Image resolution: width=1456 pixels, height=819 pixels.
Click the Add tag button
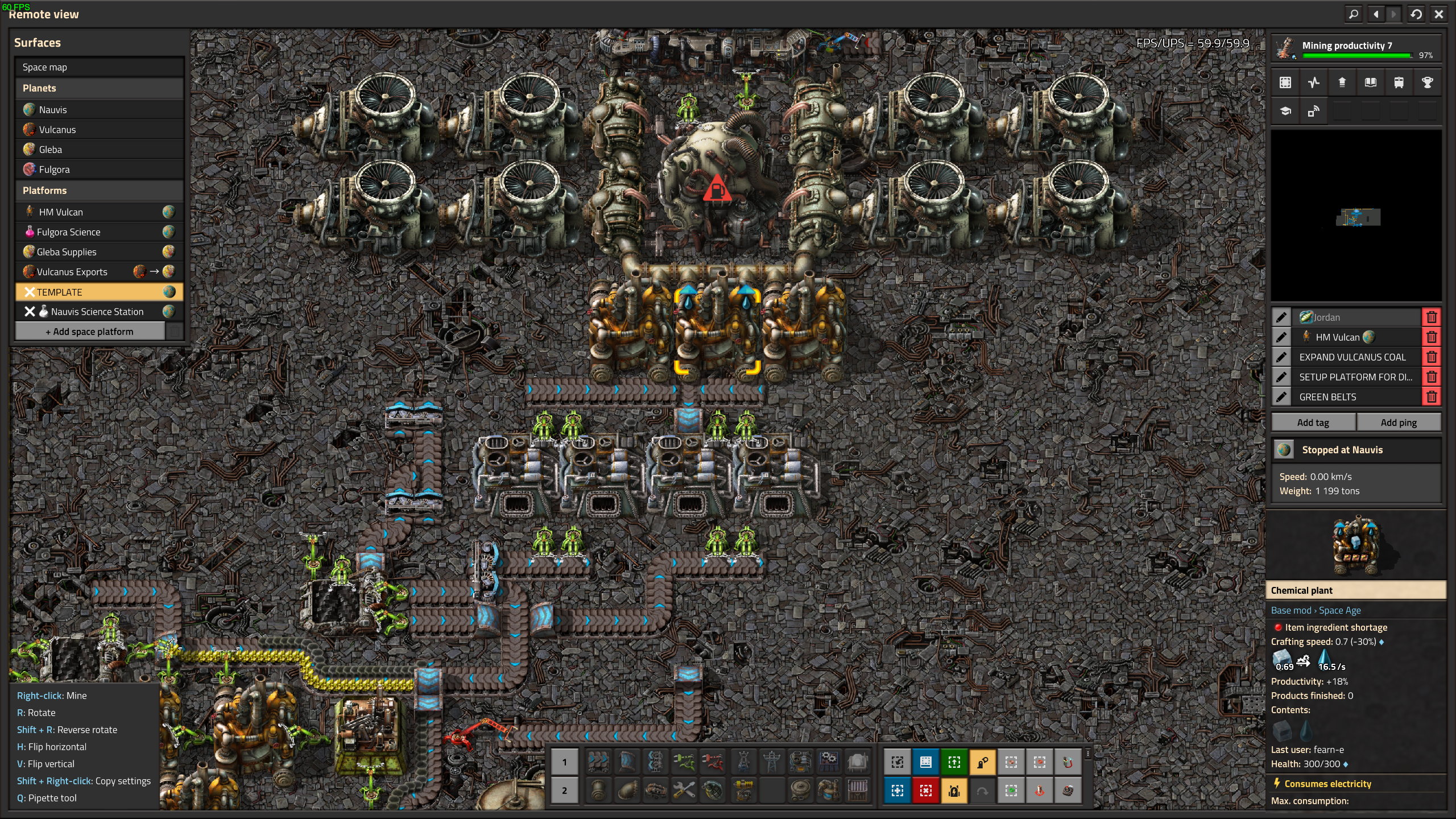(x=1313, y=423)
